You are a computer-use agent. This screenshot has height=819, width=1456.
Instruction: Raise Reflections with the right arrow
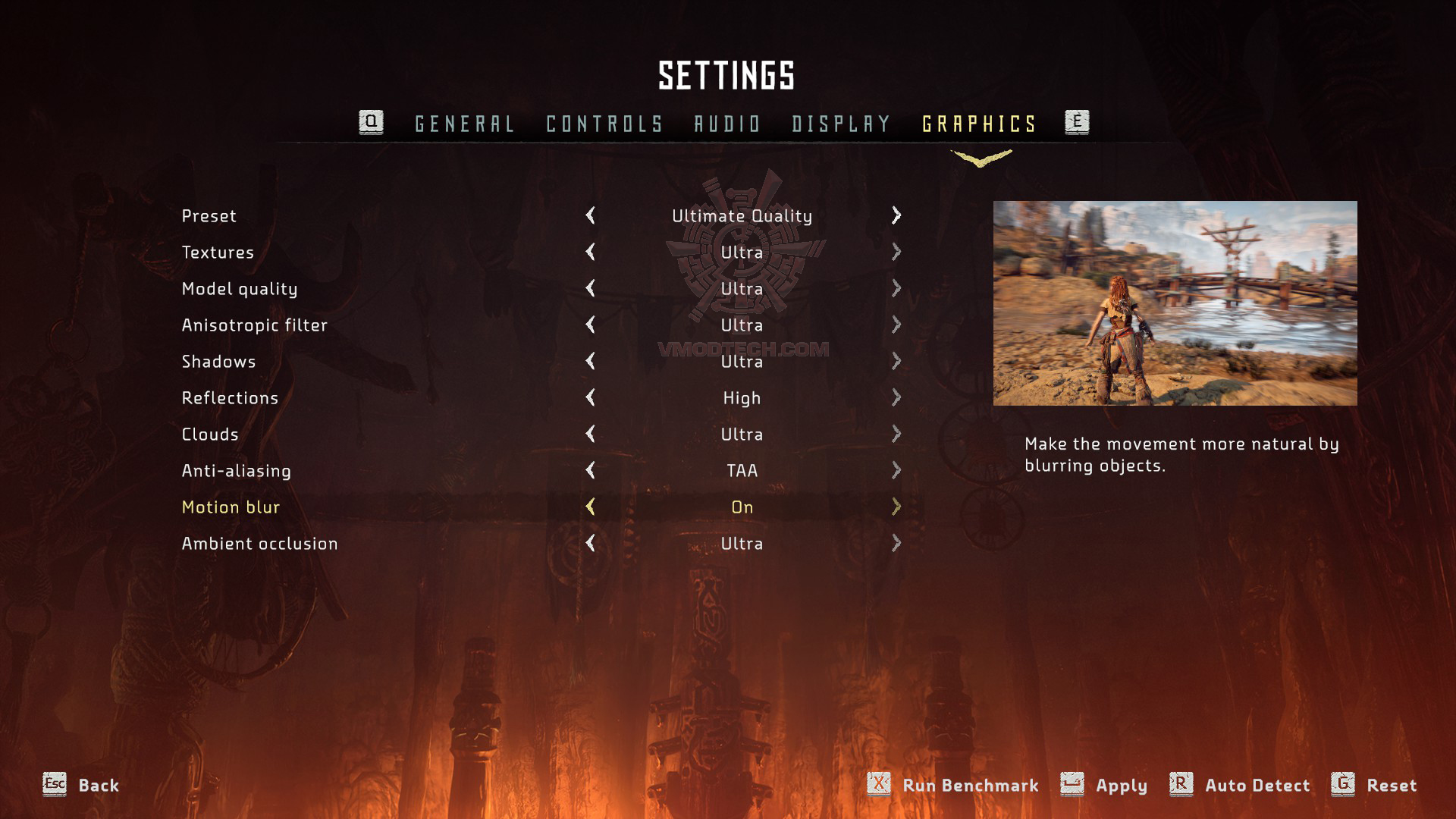pyautogui.click(x=896, y=397)
